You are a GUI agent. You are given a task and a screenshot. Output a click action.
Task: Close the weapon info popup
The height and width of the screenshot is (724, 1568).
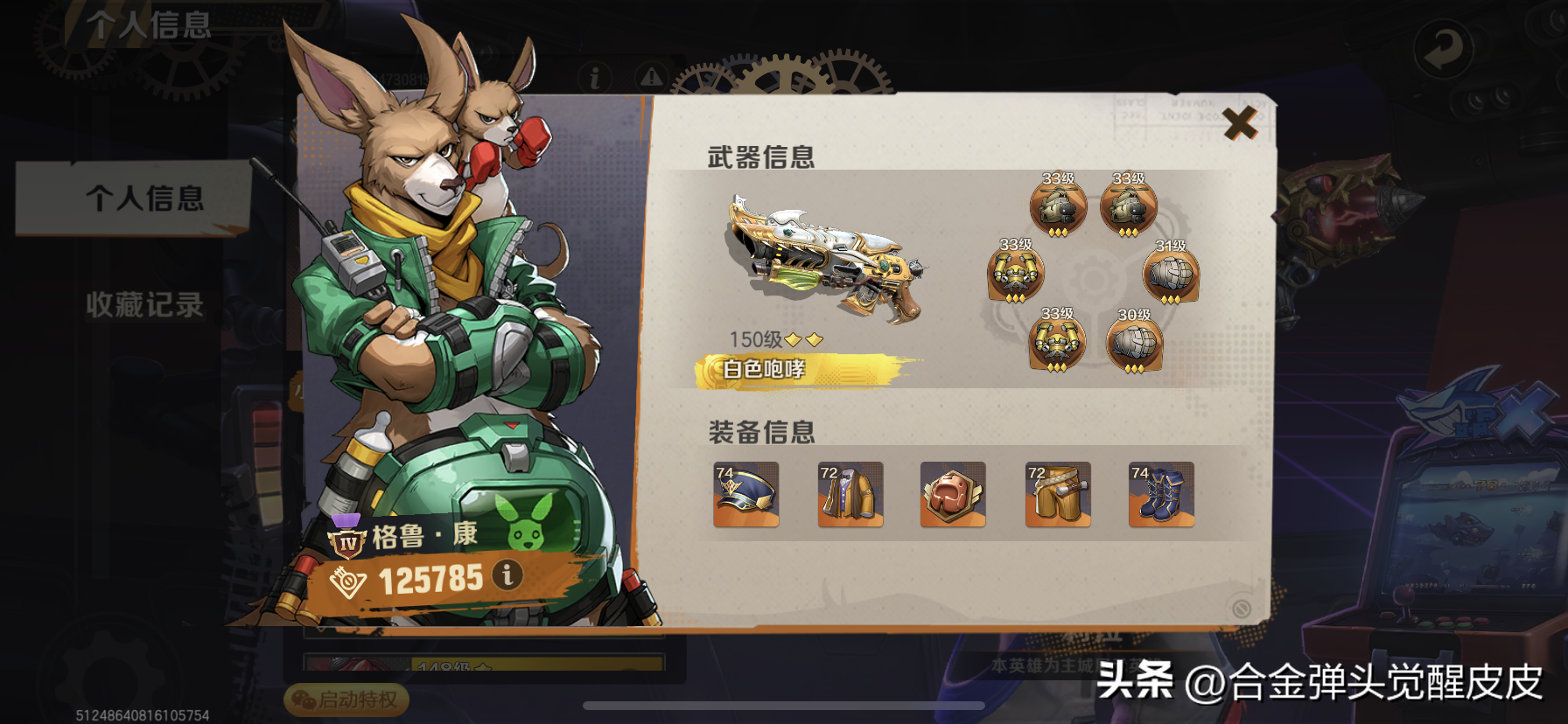(x=1240, y=123)
